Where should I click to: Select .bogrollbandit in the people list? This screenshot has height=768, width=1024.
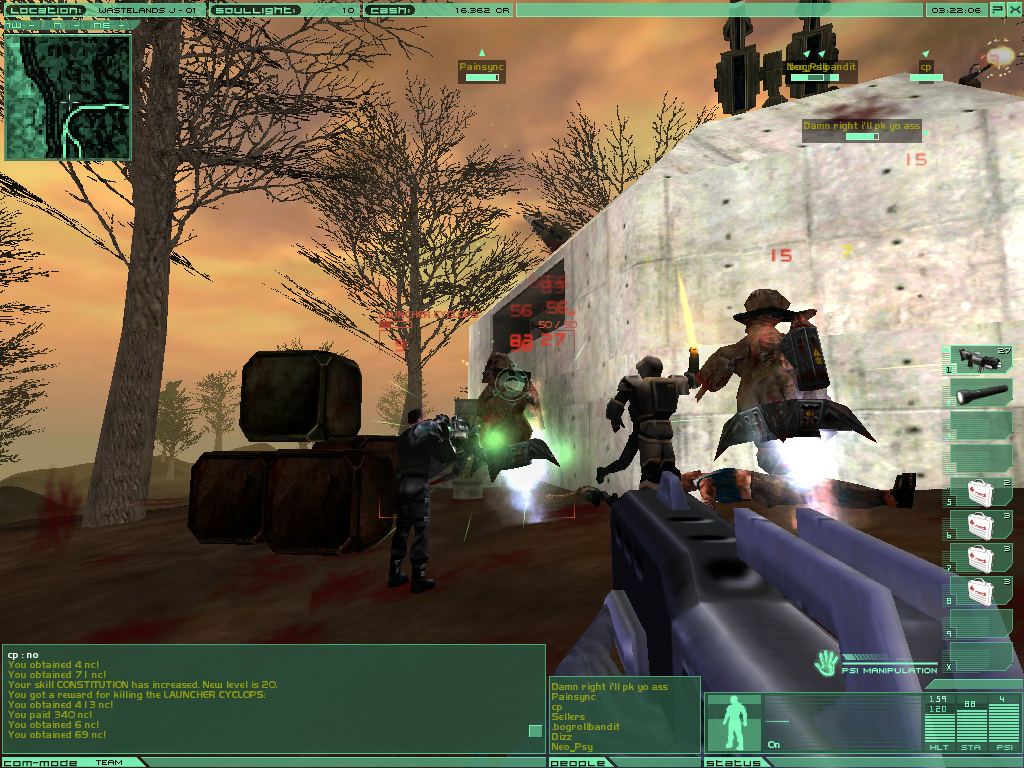pos(585,727)
